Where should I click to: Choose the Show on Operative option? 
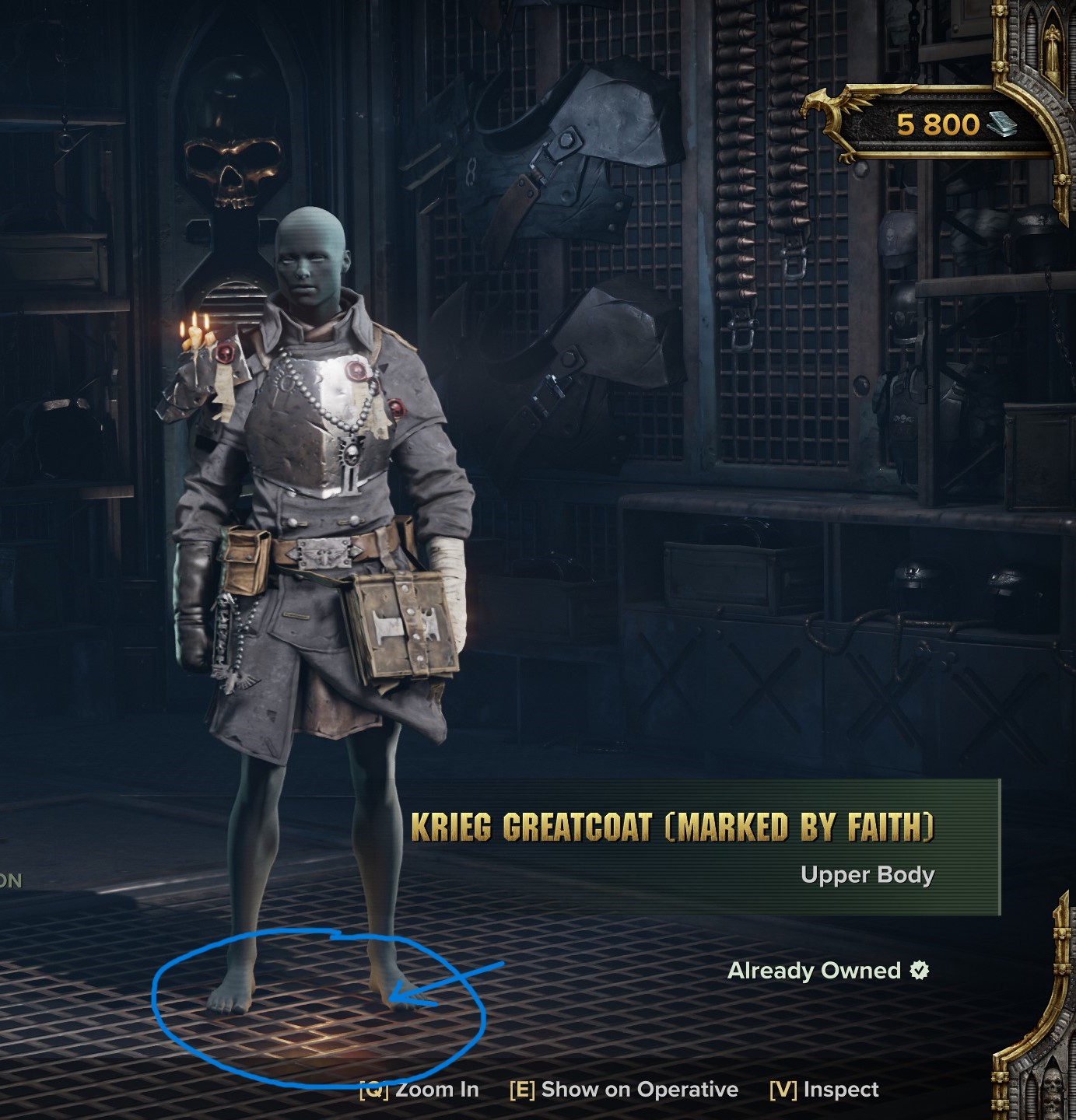624,1090
